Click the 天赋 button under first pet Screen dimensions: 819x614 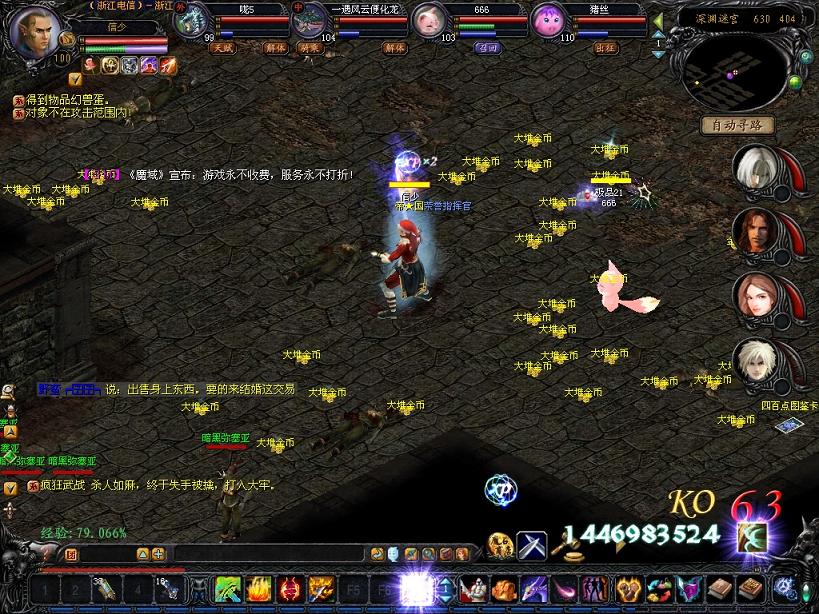point(221,47)
